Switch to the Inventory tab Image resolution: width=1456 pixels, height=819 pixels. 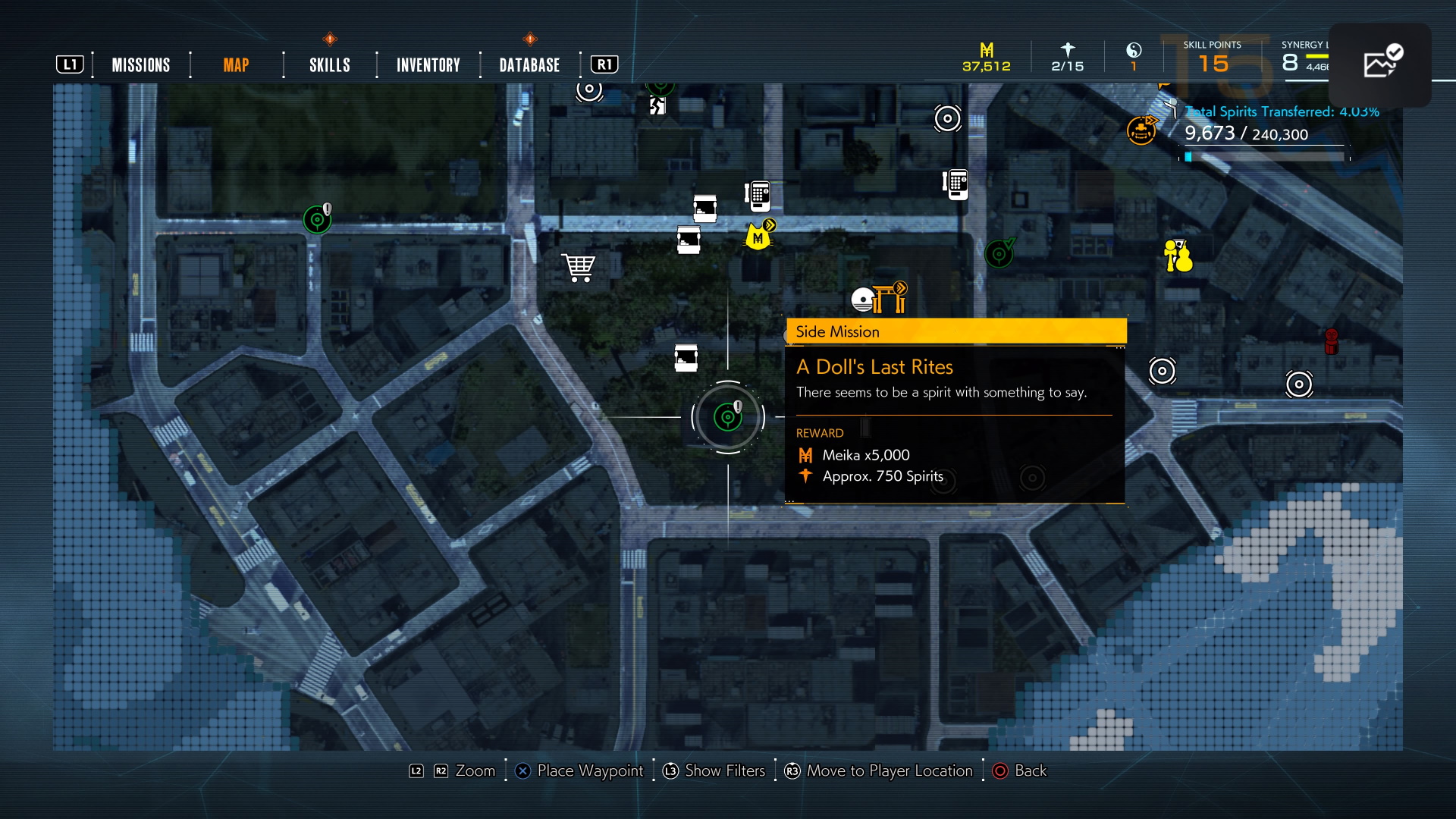pyautogui.click(x=428, y=65)
